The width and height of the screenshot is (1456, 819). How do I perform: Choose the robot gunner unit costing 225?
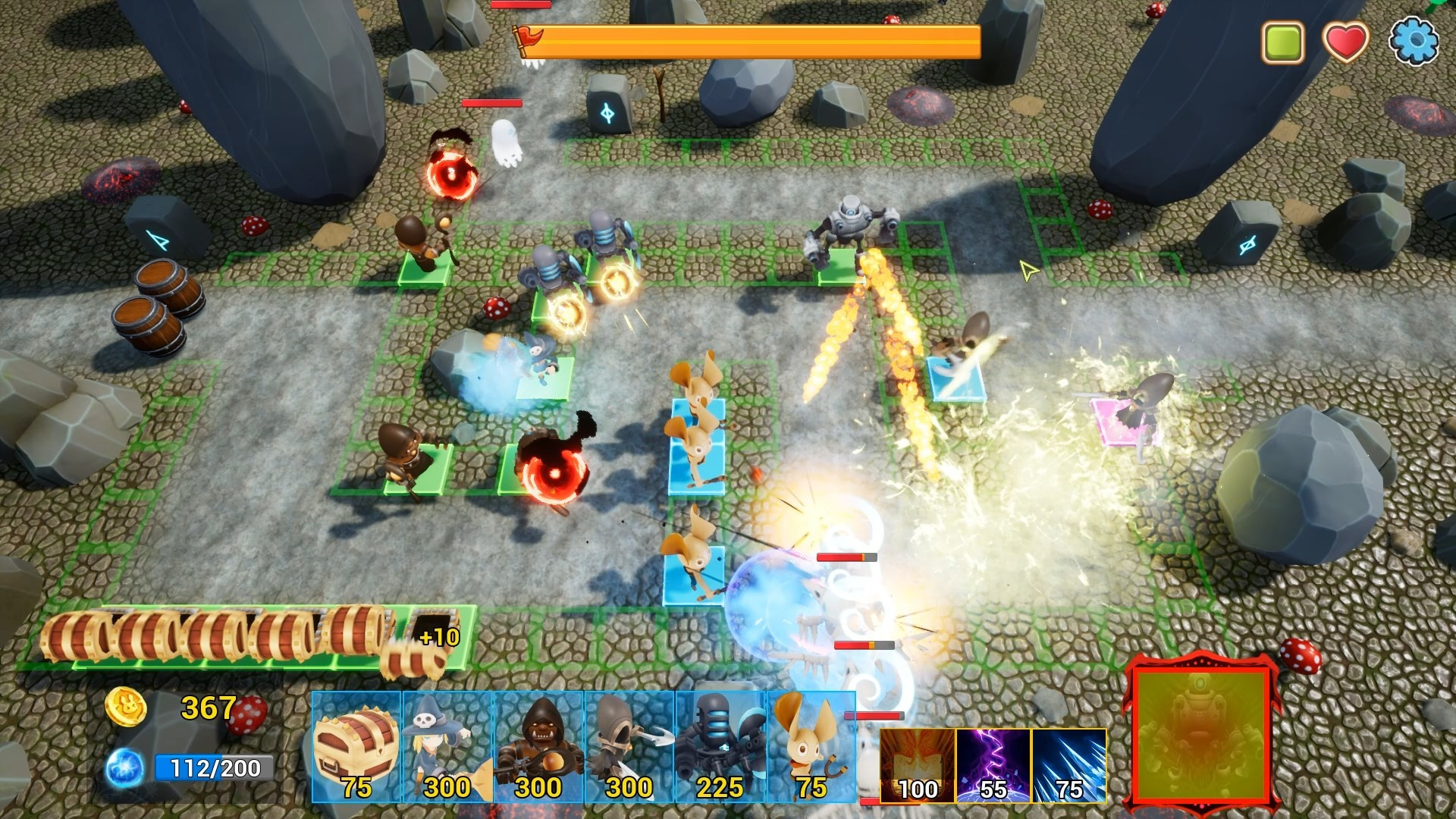tap(720, 746)
